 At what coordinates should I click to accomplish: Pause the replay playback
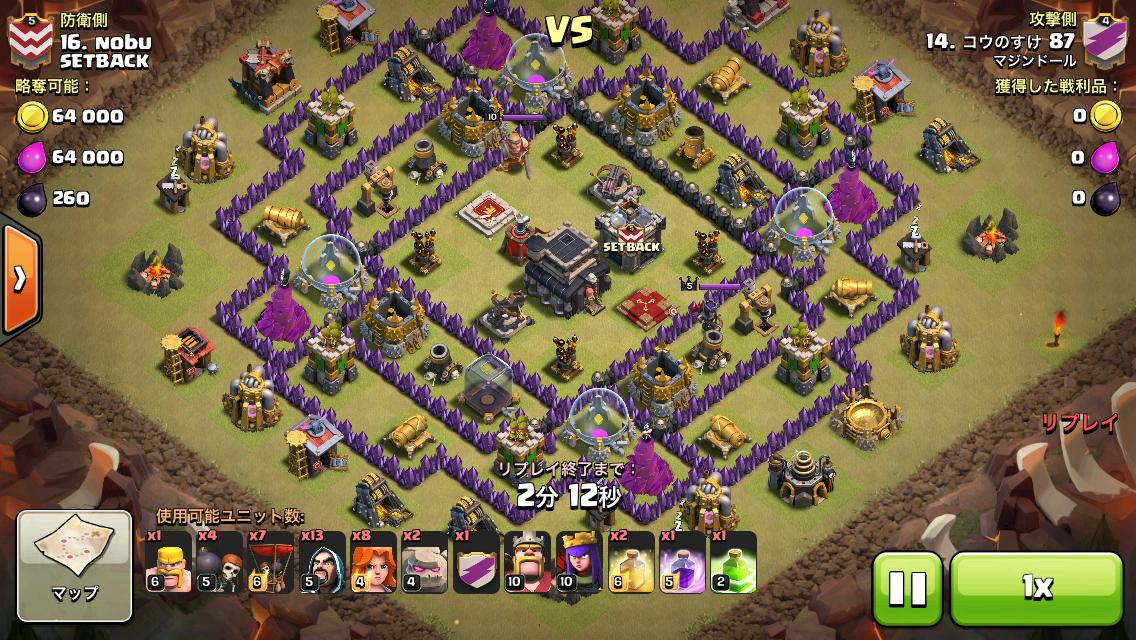click(907, 587)
